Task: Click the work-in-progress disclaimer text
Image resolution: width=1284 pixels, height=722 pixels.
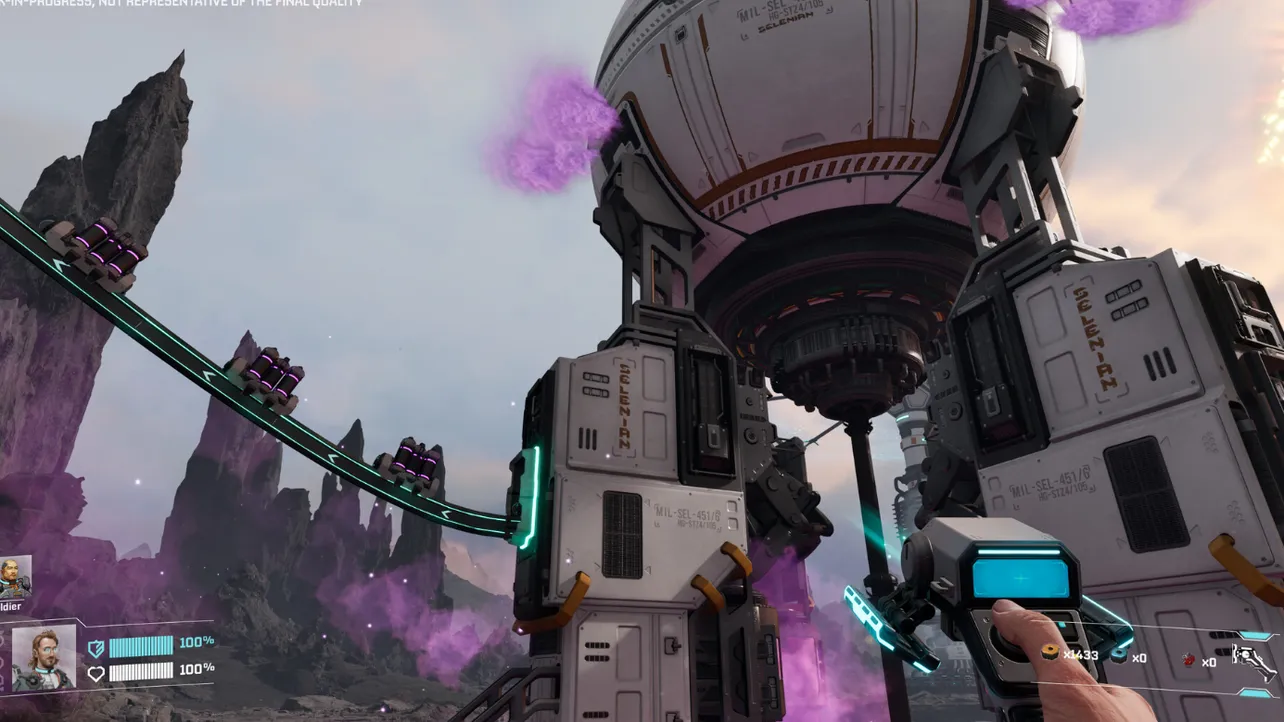Action: 180,5
